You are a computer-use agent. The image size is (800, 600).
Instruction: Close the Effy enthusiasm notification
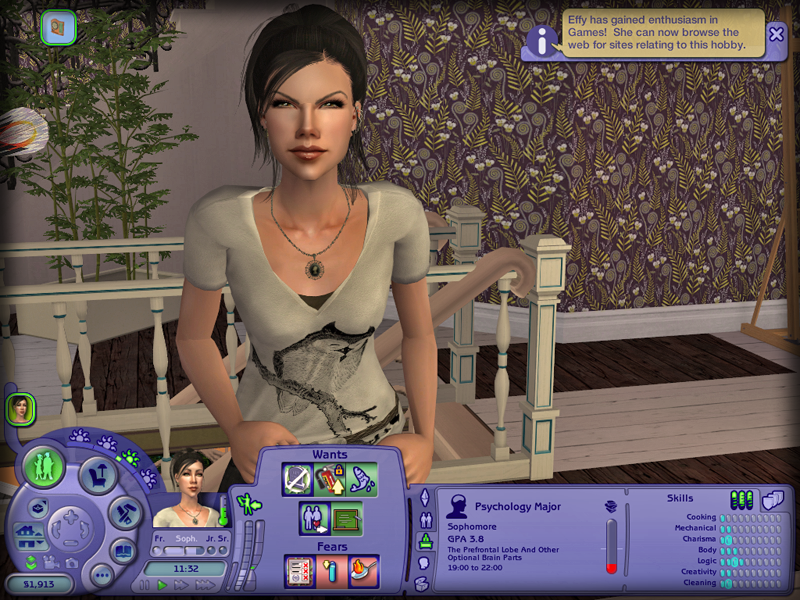776,33
